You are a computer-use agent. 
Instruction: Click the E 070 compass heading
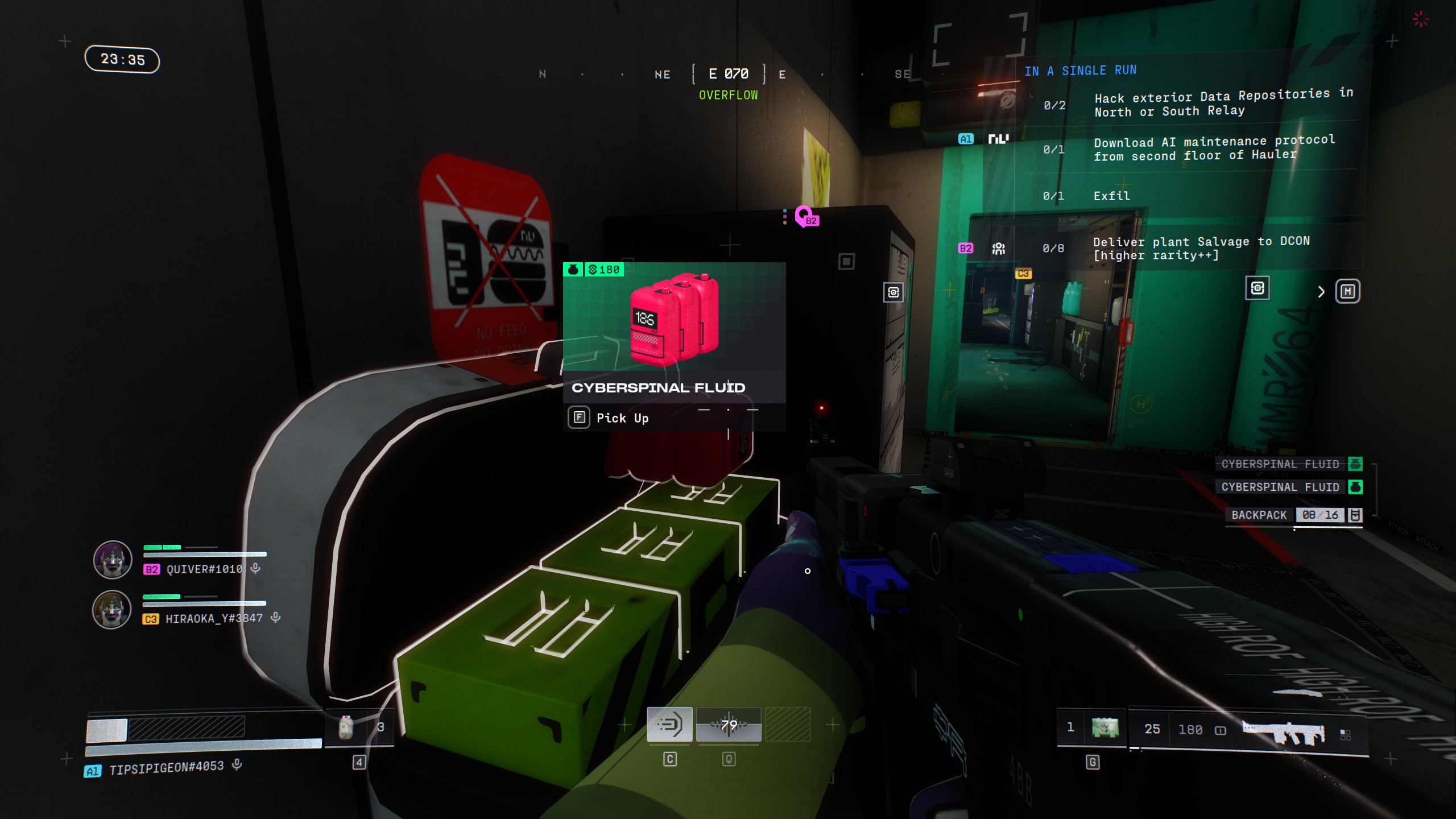tap(728, 74)
